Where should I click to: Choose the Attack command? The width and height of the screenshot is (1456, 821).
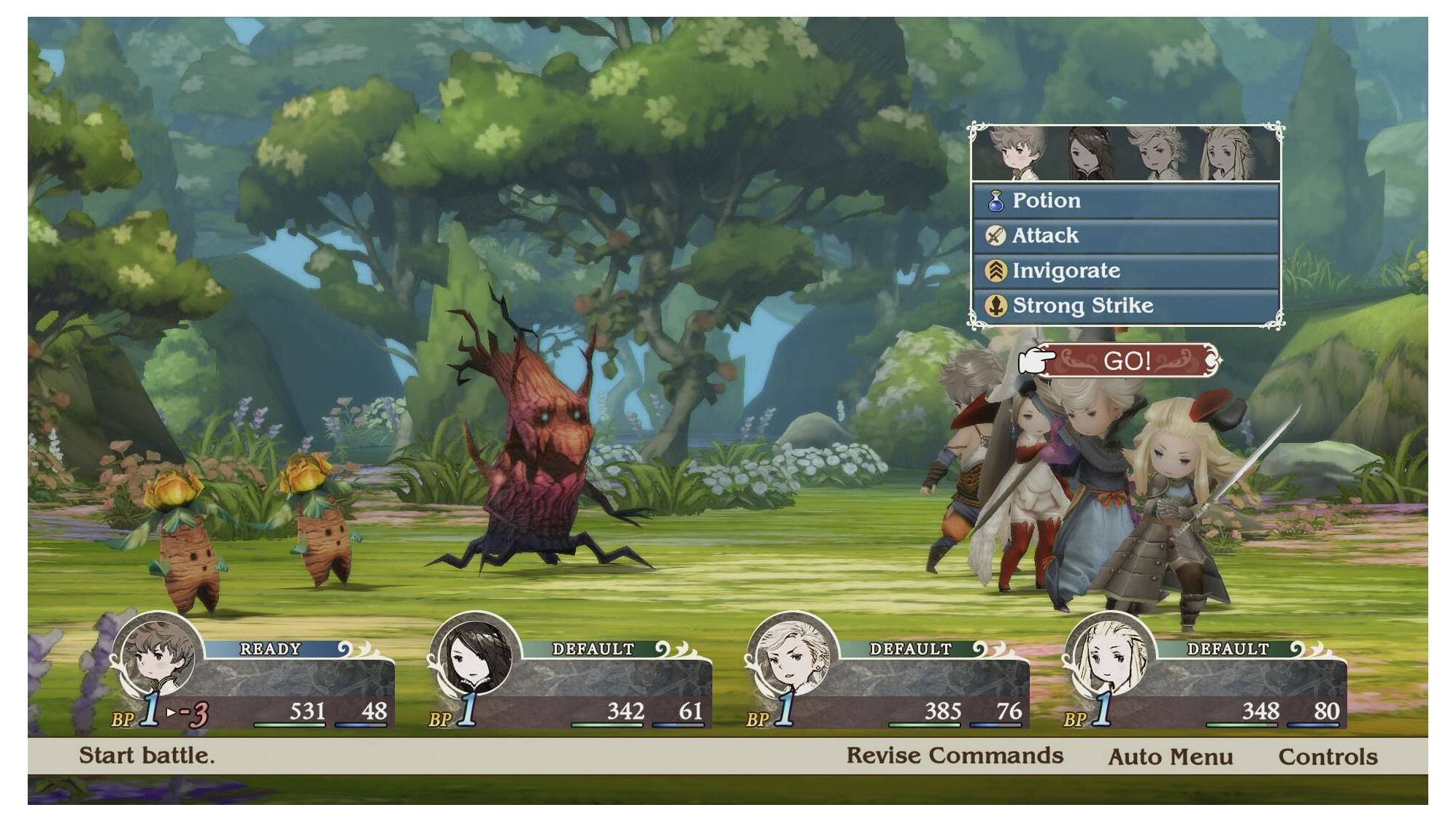click(1125, 236)
